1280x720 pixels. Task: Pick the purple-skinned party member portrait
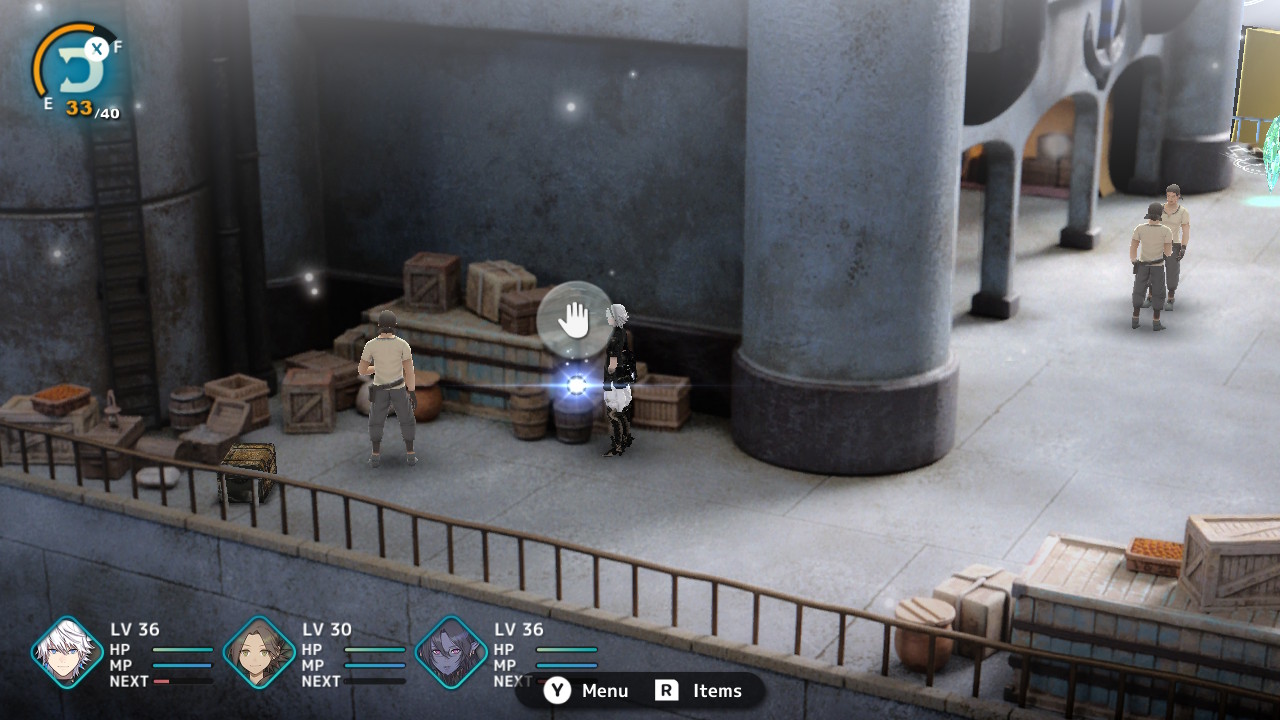click(451, 653)
